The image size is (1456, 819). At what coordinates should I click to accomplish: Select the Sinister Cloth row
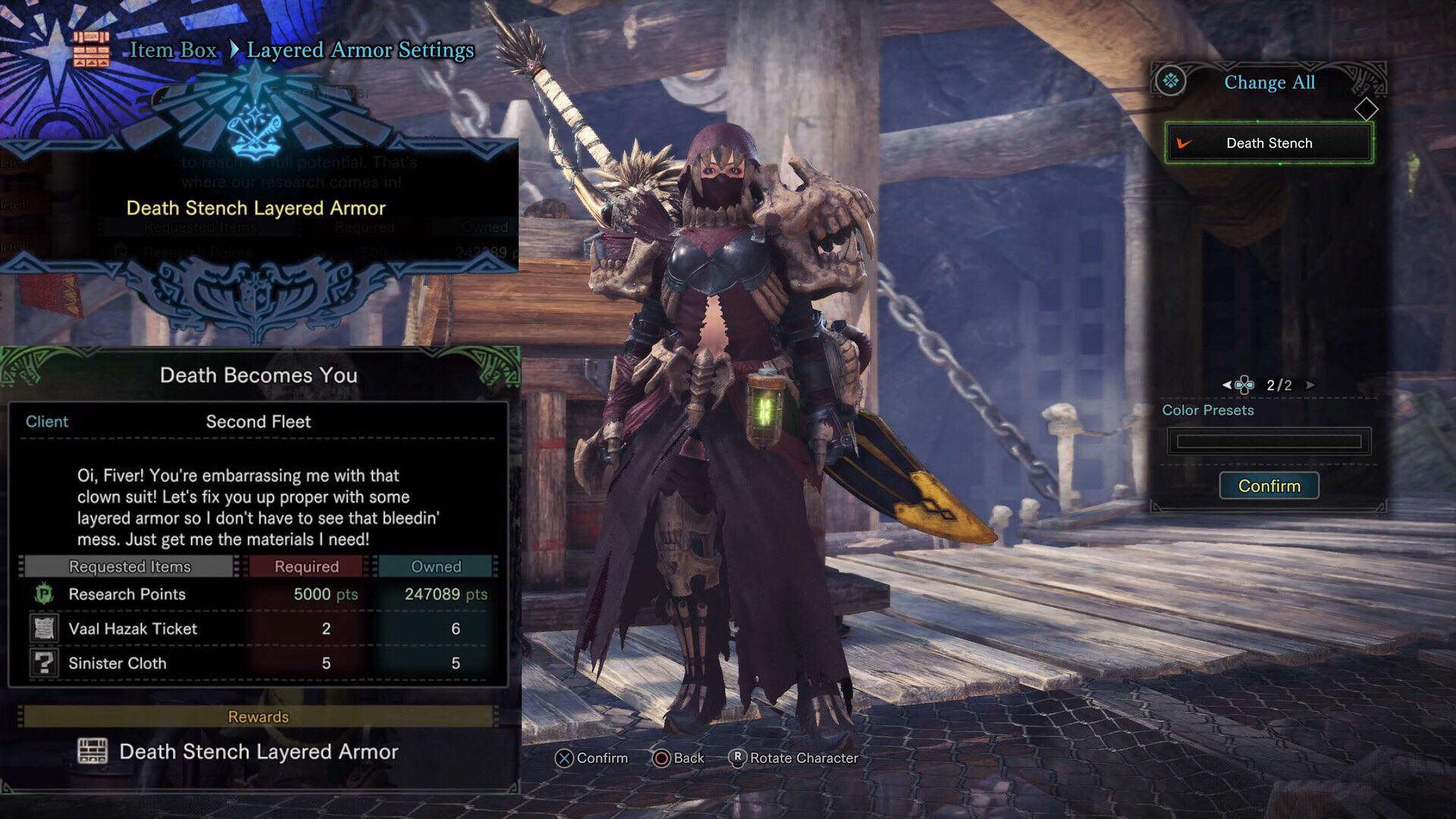[x=258, y=664]
